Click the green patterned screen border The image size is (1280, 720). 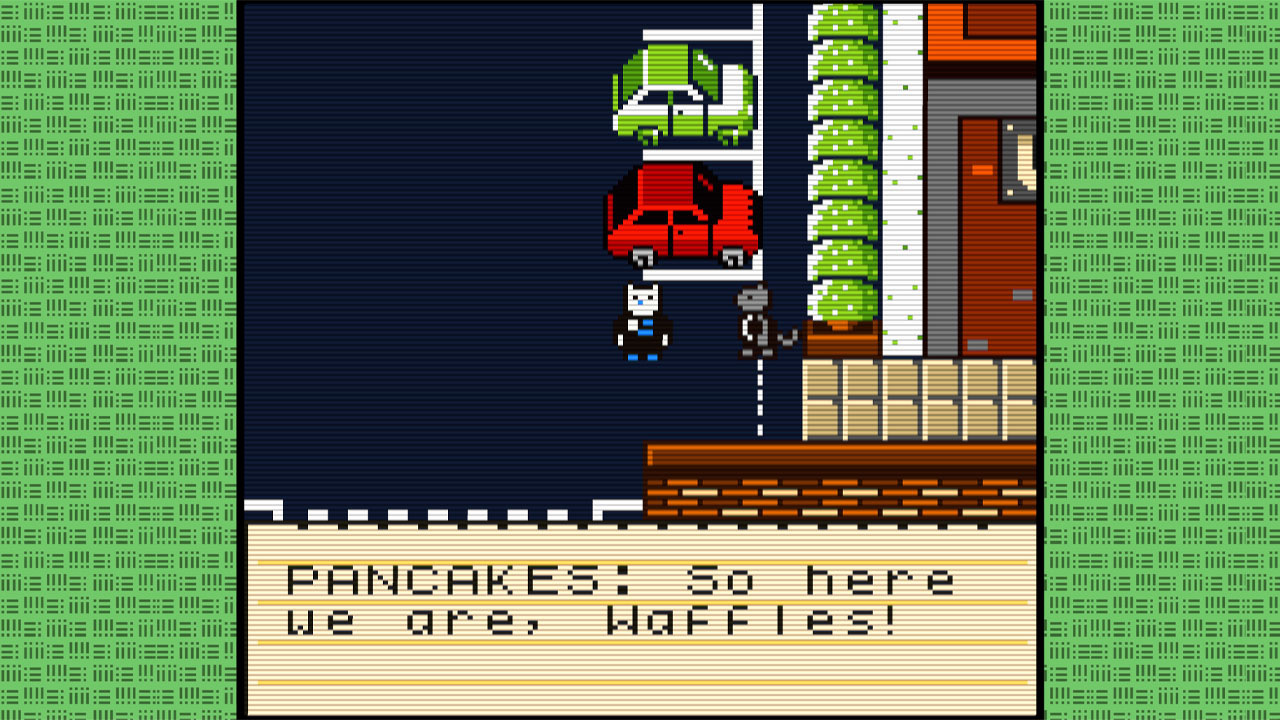pyautogui.click(x=120, y=360)
